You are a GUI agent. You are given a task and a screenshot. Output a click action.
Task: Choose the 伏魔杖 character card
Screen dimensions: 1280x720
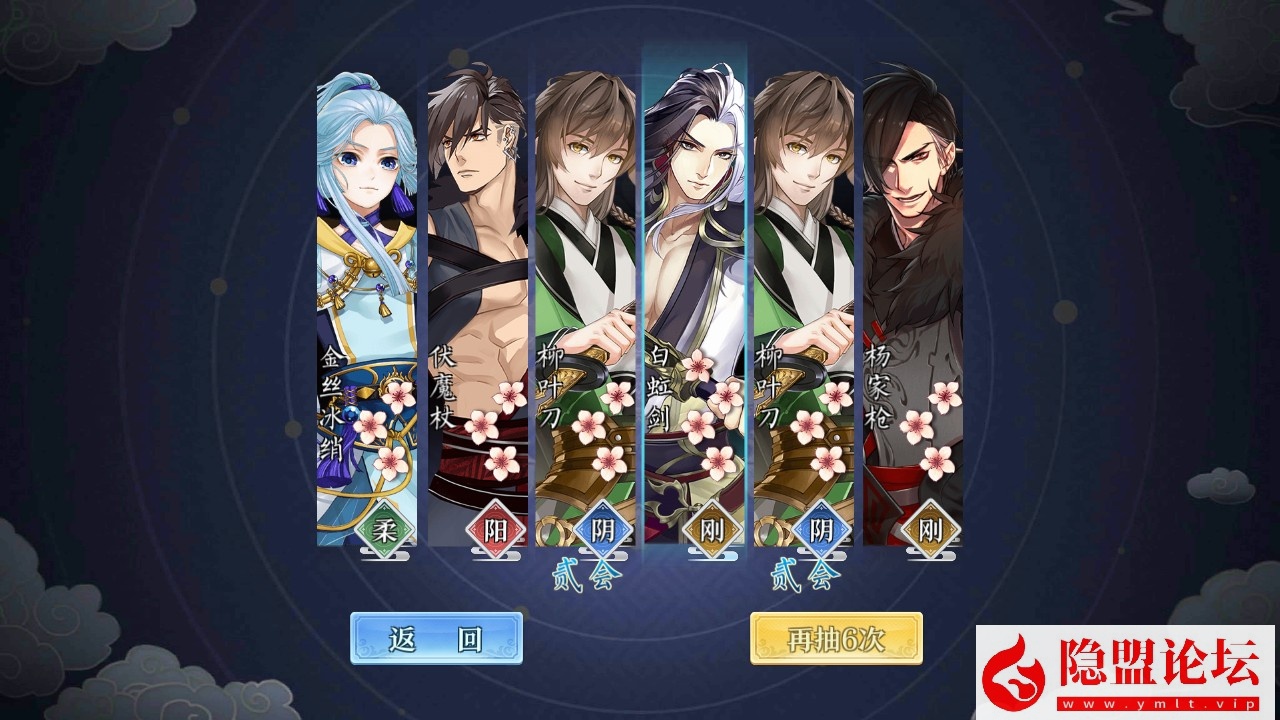point(477,310)
